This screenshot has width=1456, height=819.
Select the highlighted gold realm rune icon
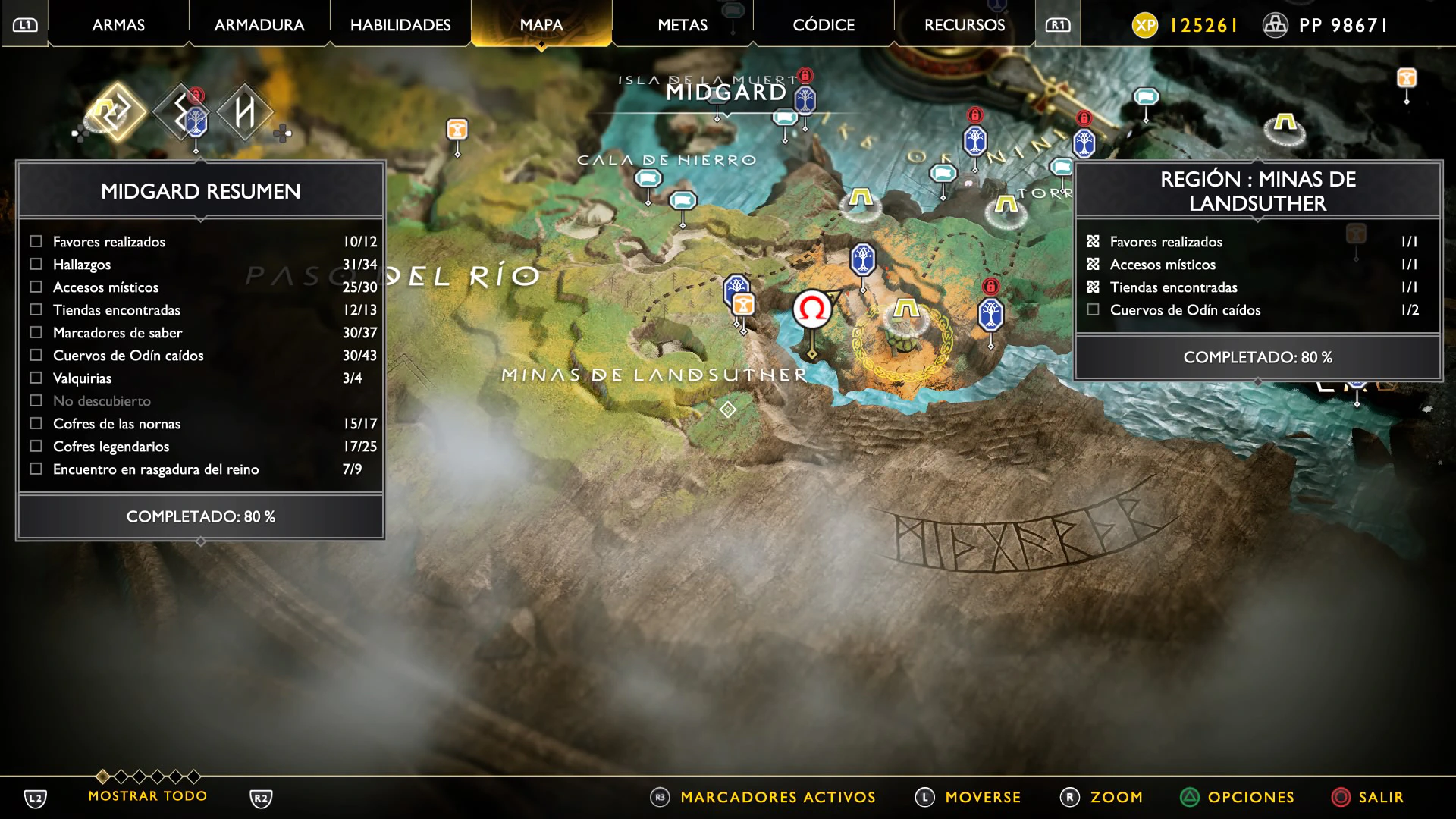[117, 112]
